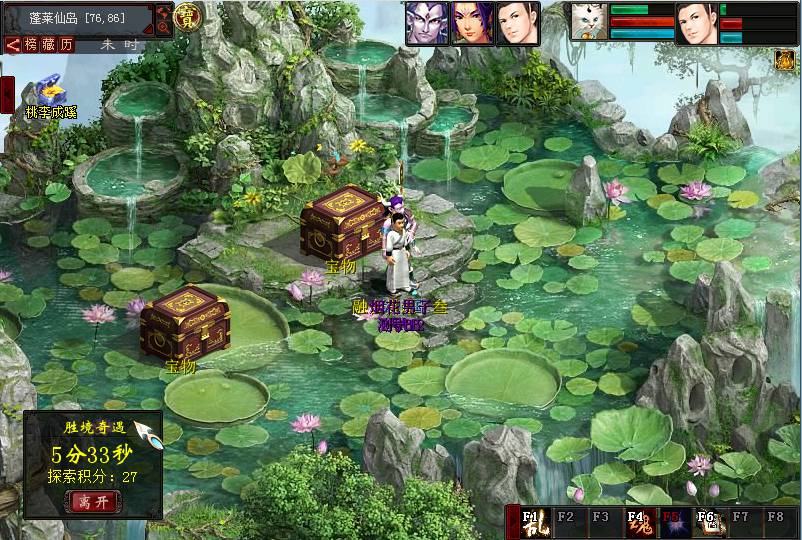Screen dimensions: 802x540
Task: Use the F6 hotbar item
Action: tap(706, 523)
